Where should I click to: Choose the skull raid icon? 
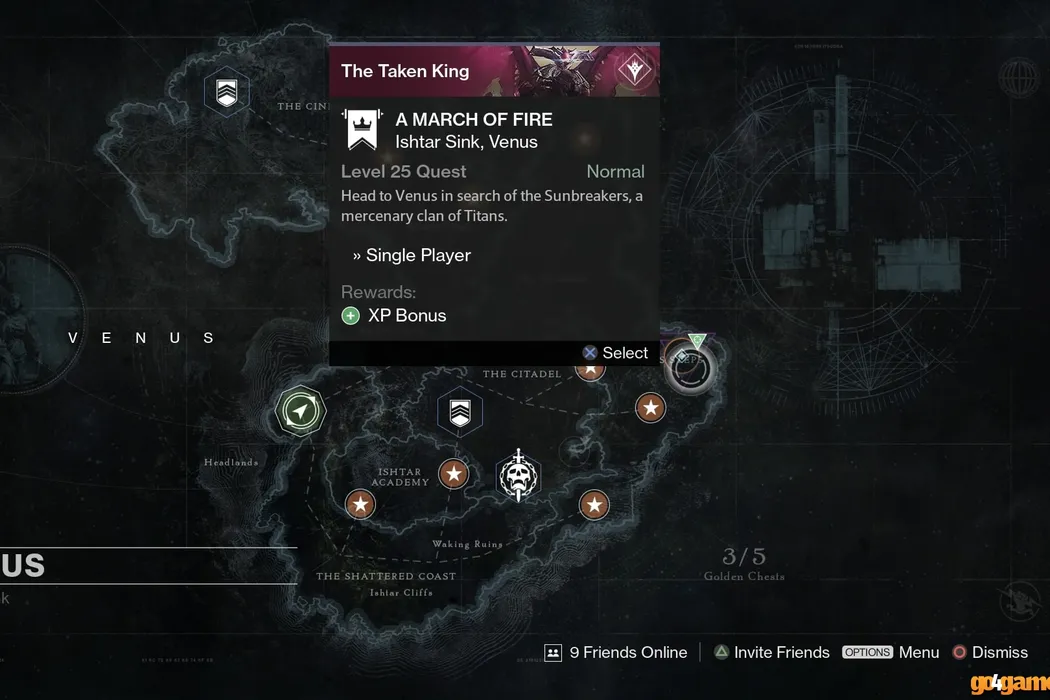[x=518, y=476]
